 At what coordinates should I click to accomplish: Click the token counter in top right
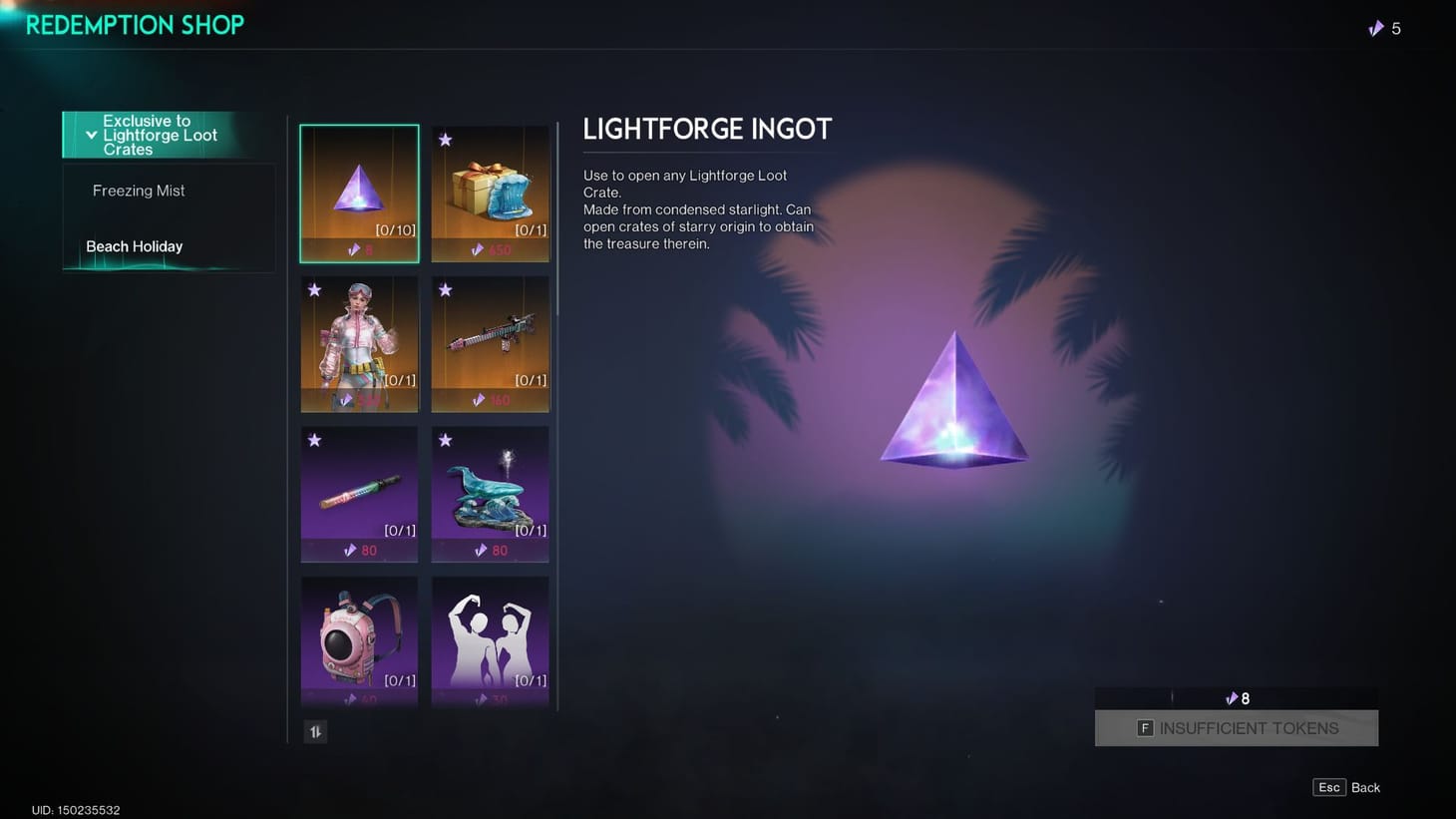(x=1385, y=28)
